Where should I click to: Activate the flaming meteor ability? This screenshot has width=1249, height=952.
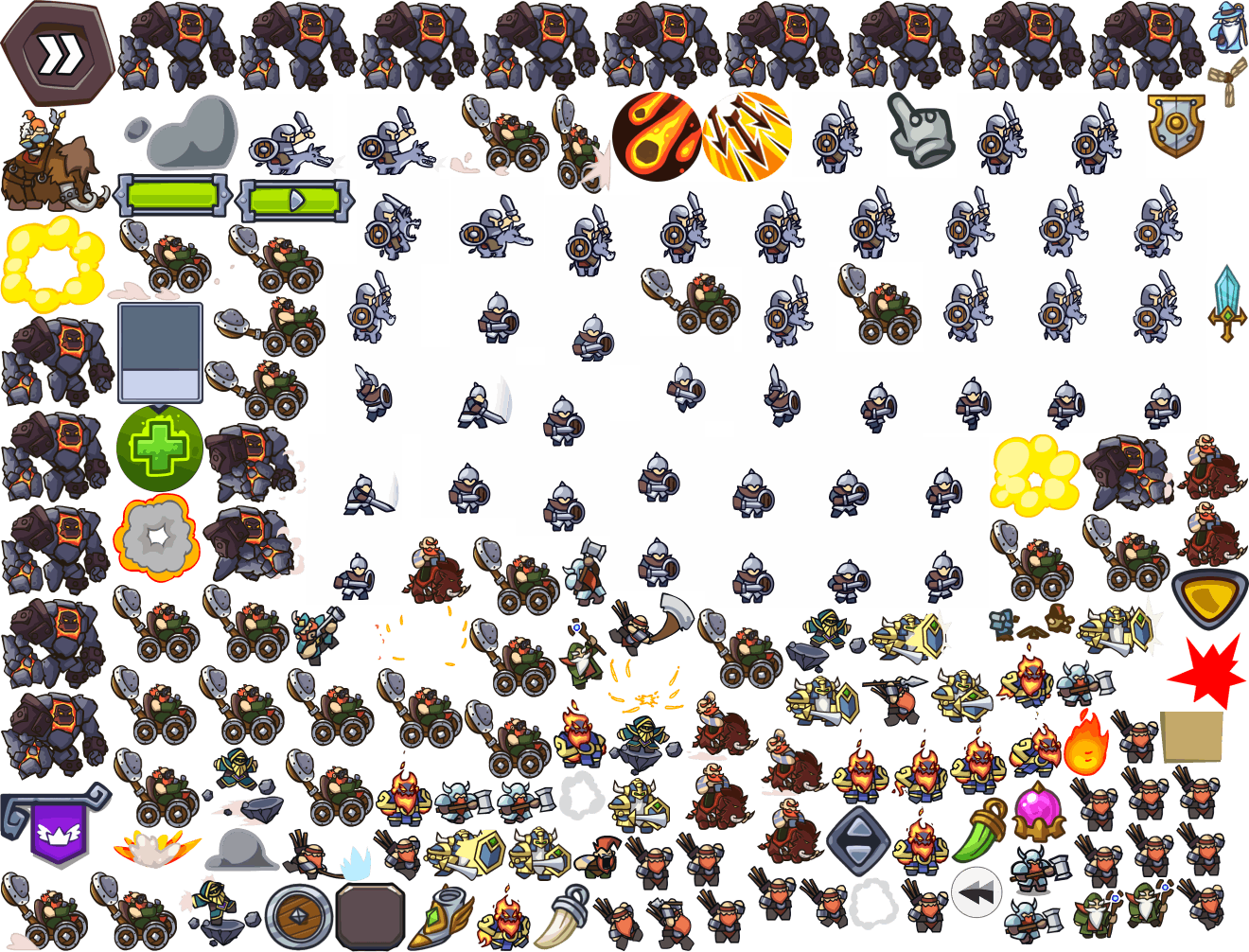656,137
